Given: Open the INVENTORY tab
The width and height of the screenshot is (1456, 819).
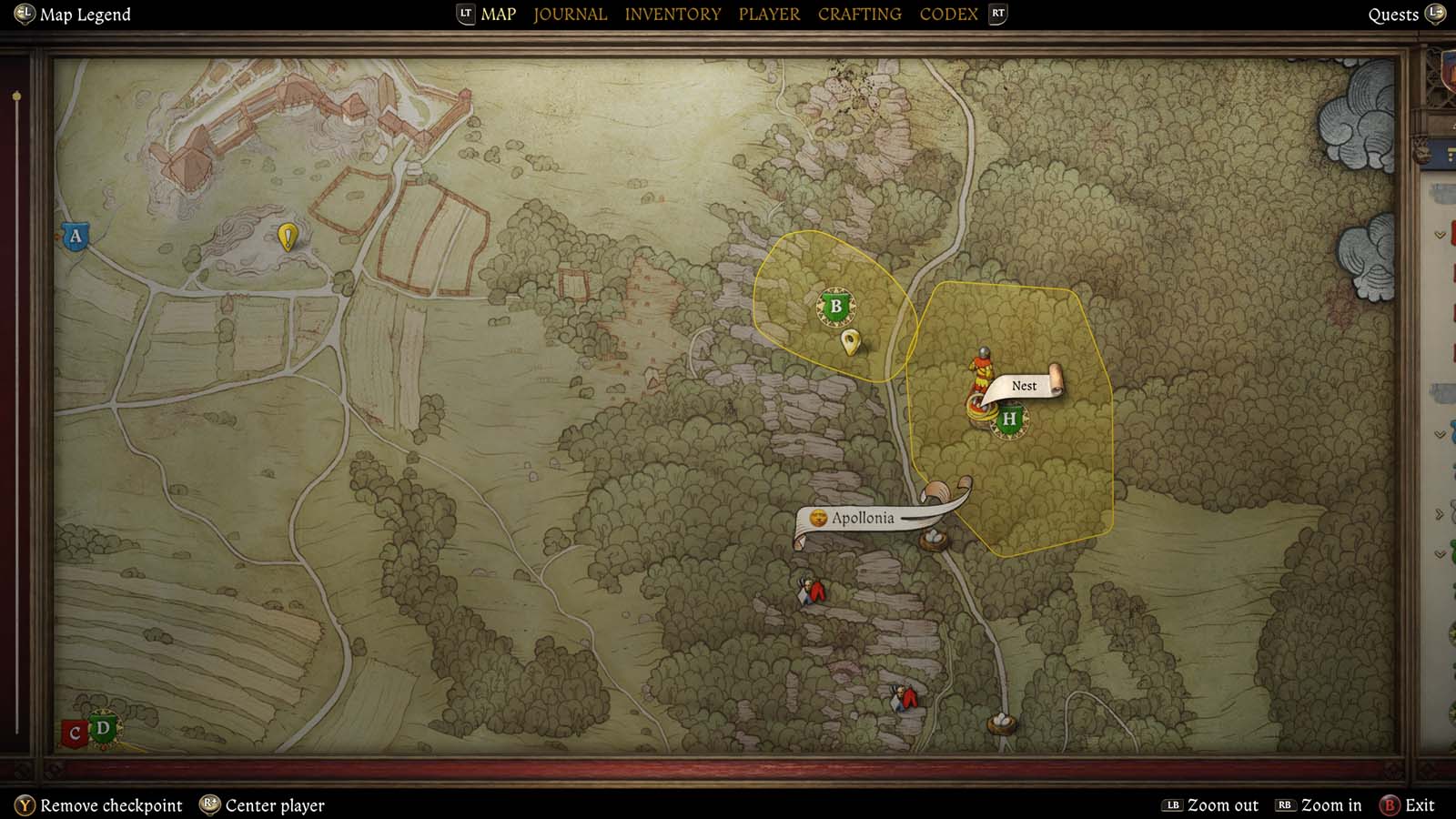Looking at the screenshot, I should coord(672,14).
